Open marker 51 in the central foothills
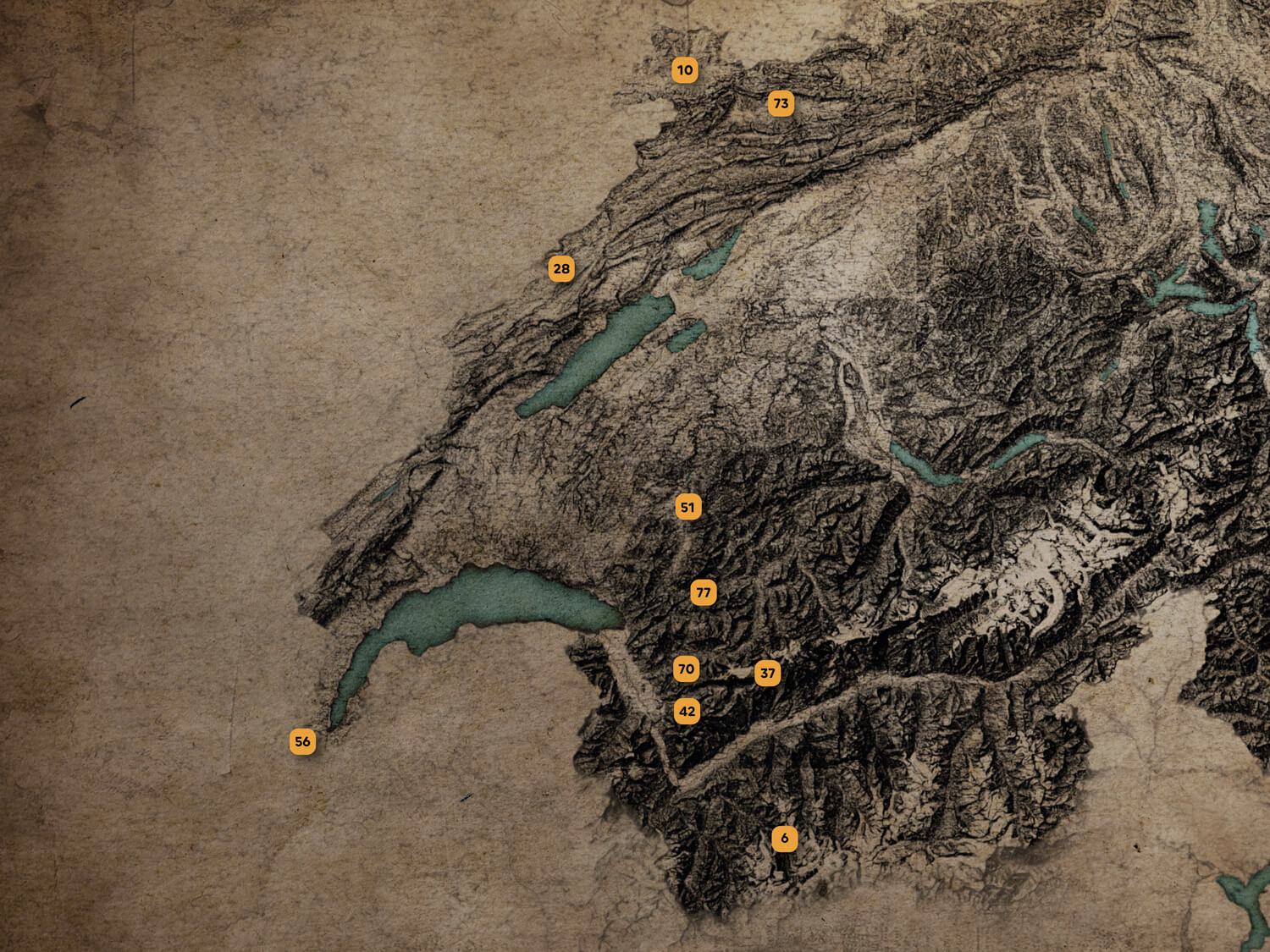Image resolution: width=1270 pixels, height=952 pixels. 688,506
